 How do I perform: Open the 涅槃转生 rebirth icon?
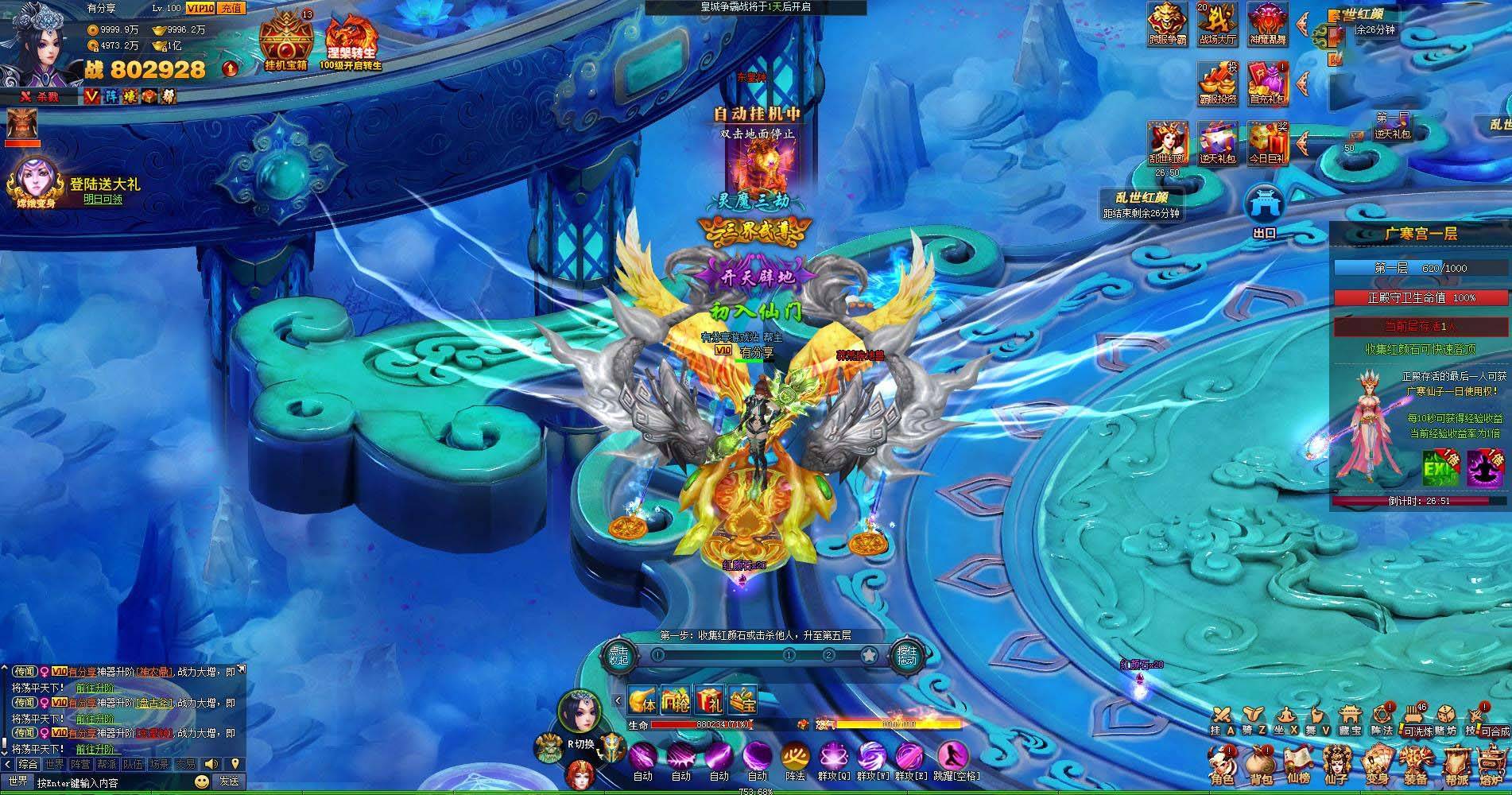pos(350,38)
